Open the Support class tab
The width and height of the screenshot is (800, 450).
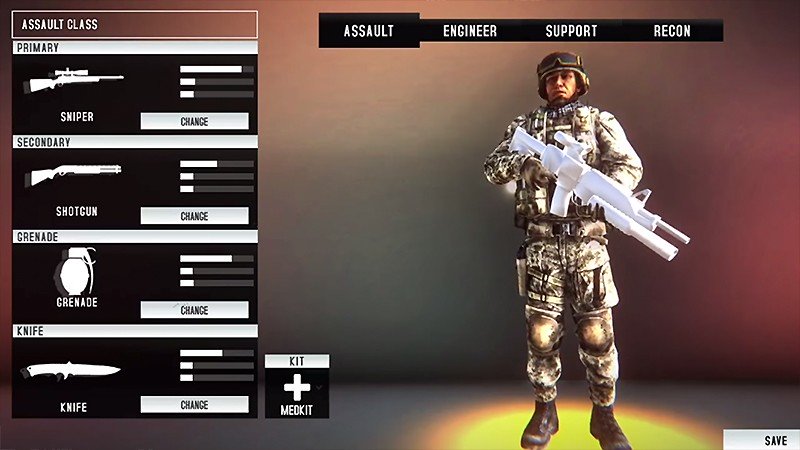(571, 31)
